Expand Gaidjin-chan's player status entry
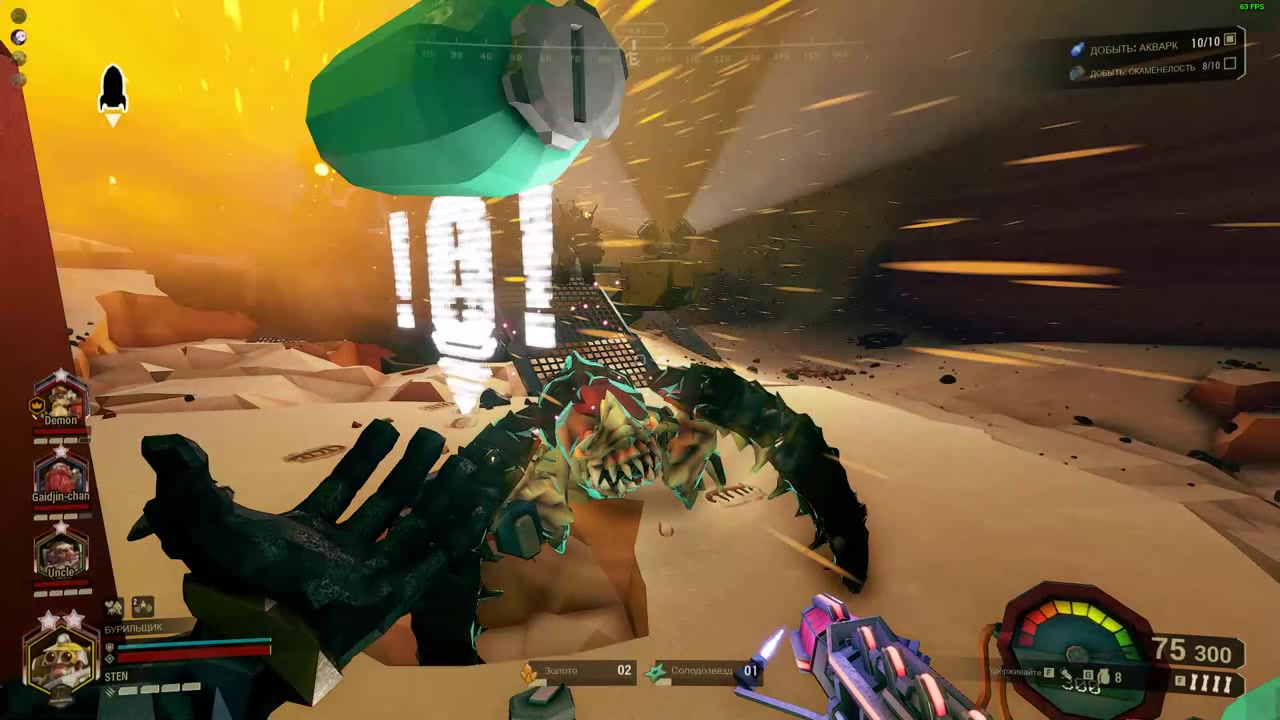1280x720 pixels. pos(60,475)
